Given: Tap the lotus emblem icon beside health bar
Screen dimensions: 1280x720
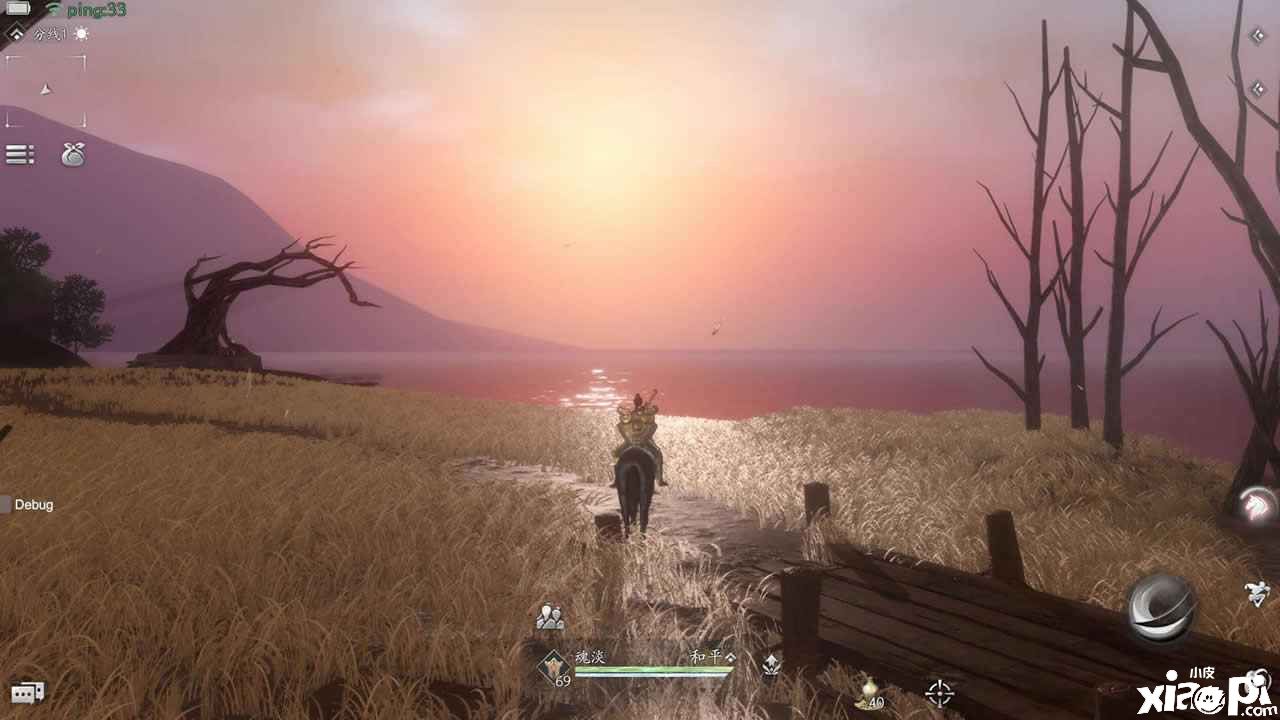Looking at the screenshot, I should [771, 662].
